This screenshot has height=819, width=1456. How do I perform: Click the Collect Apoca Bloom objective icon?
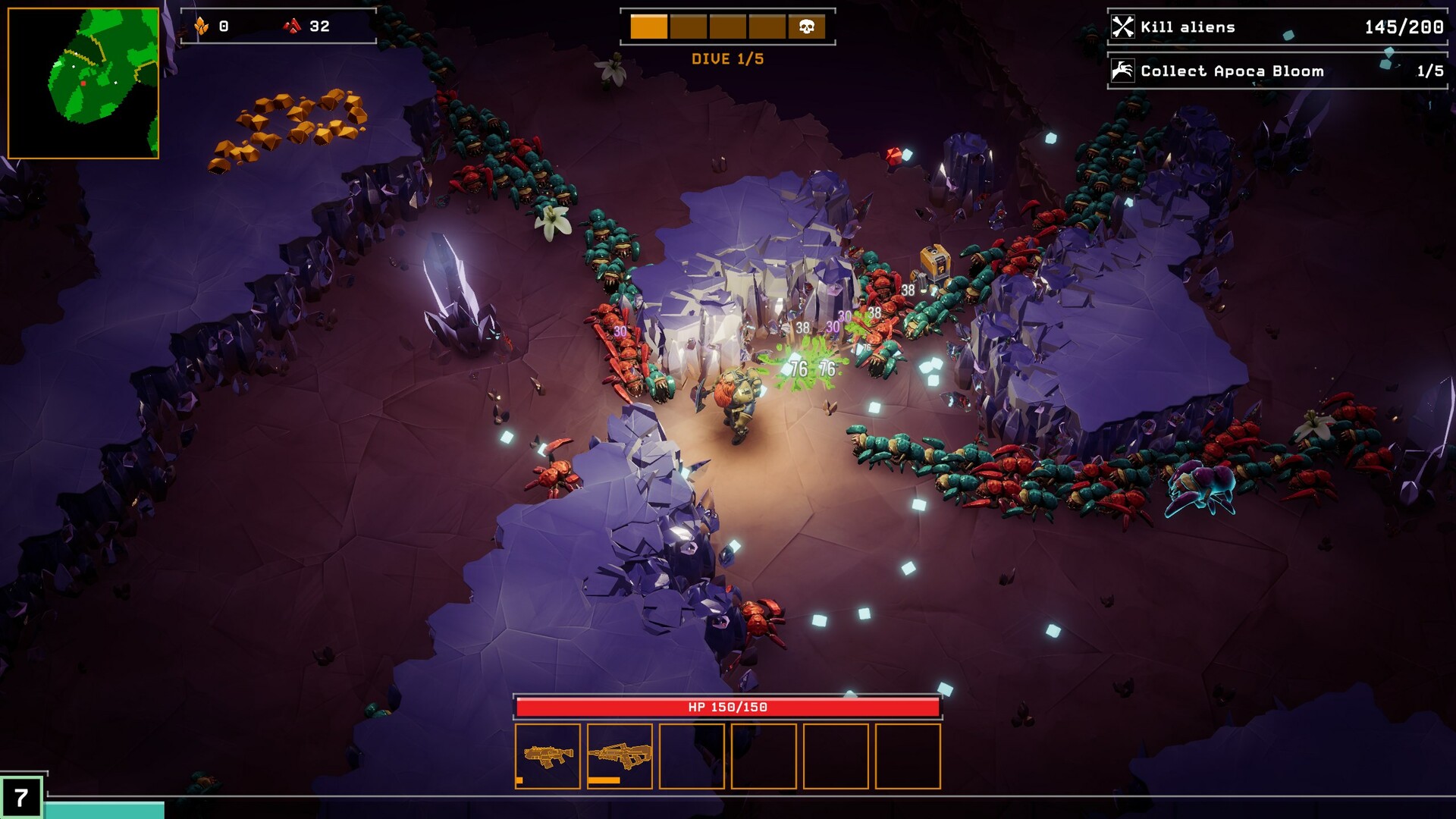click(x=1122, y=71)
